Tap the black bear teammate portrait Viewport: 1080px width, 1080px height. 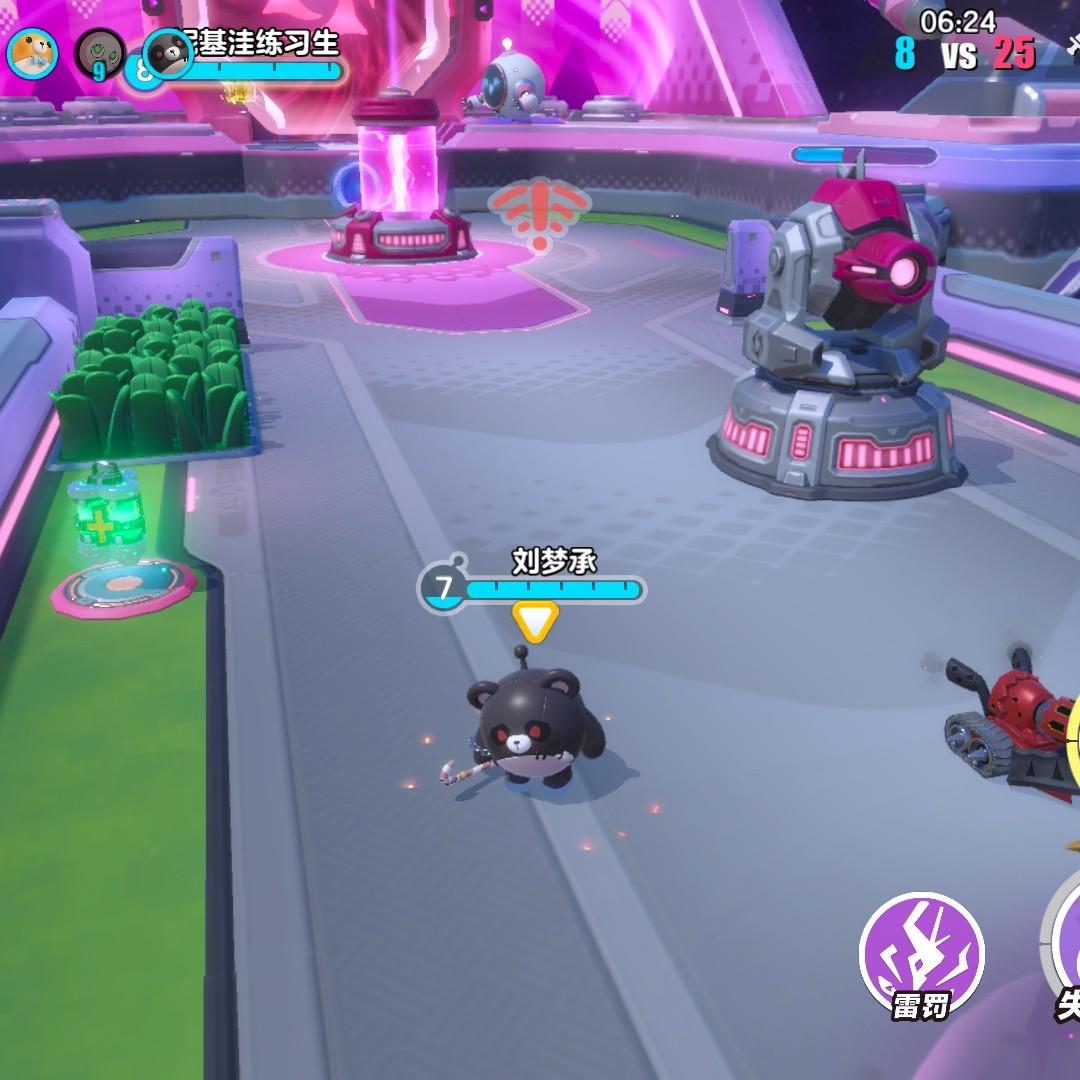click(169, 53)
